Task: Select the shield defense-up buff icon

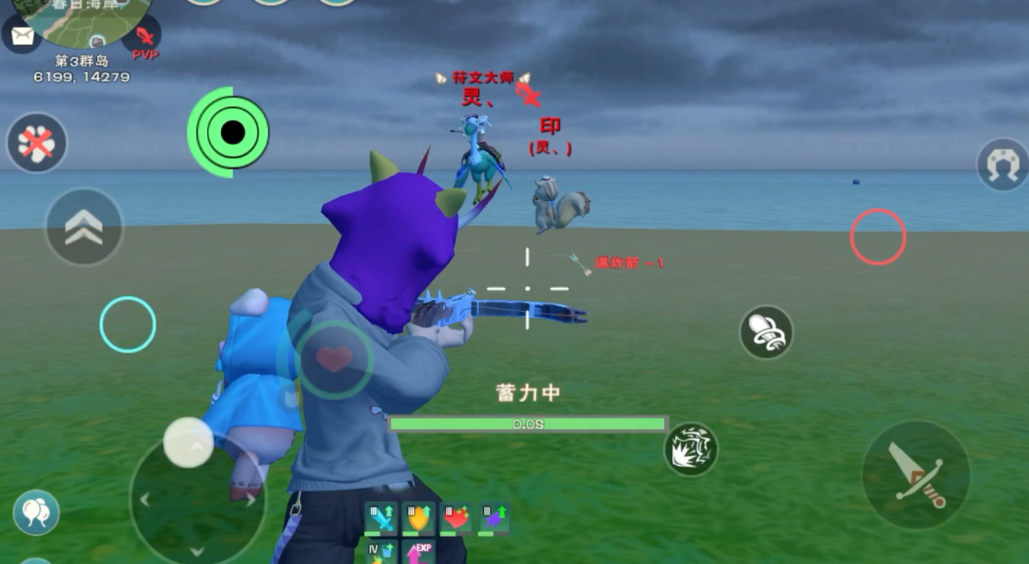Action: [418, 518]
